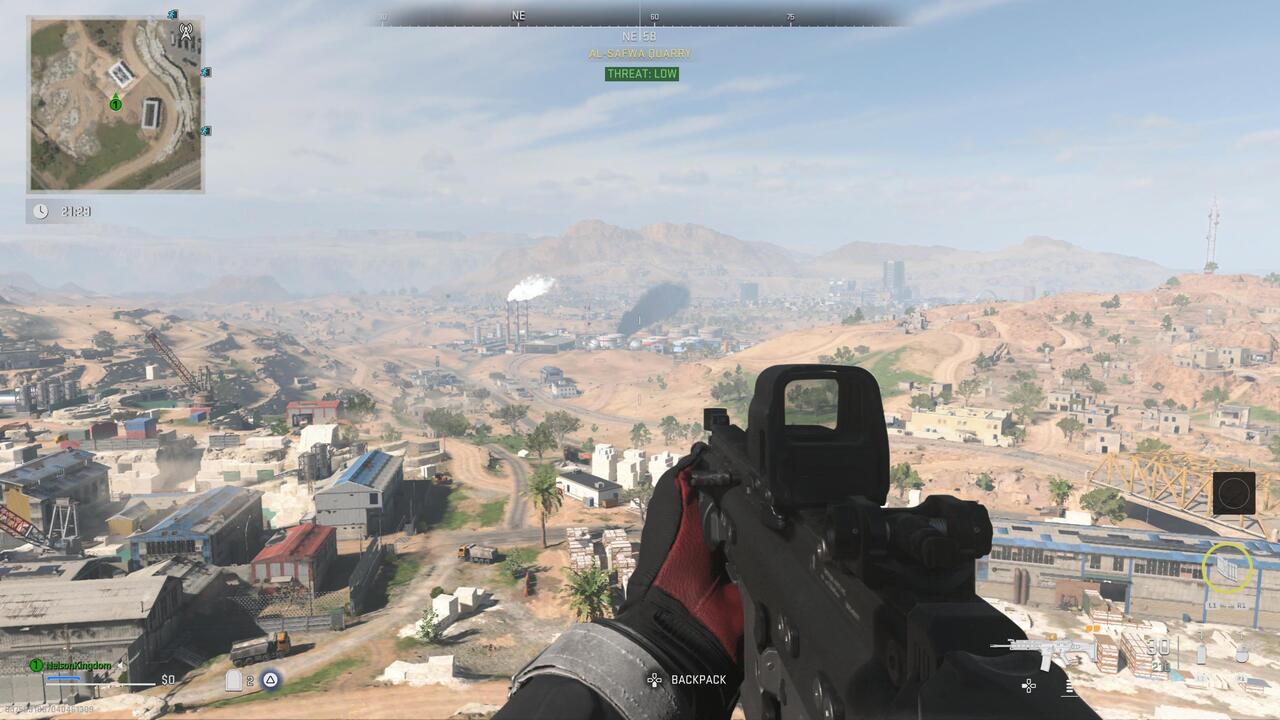The image size is (1280, 720).
Task: Click the squad number badge beside HelsonKingdom
Action: [36, 664]
